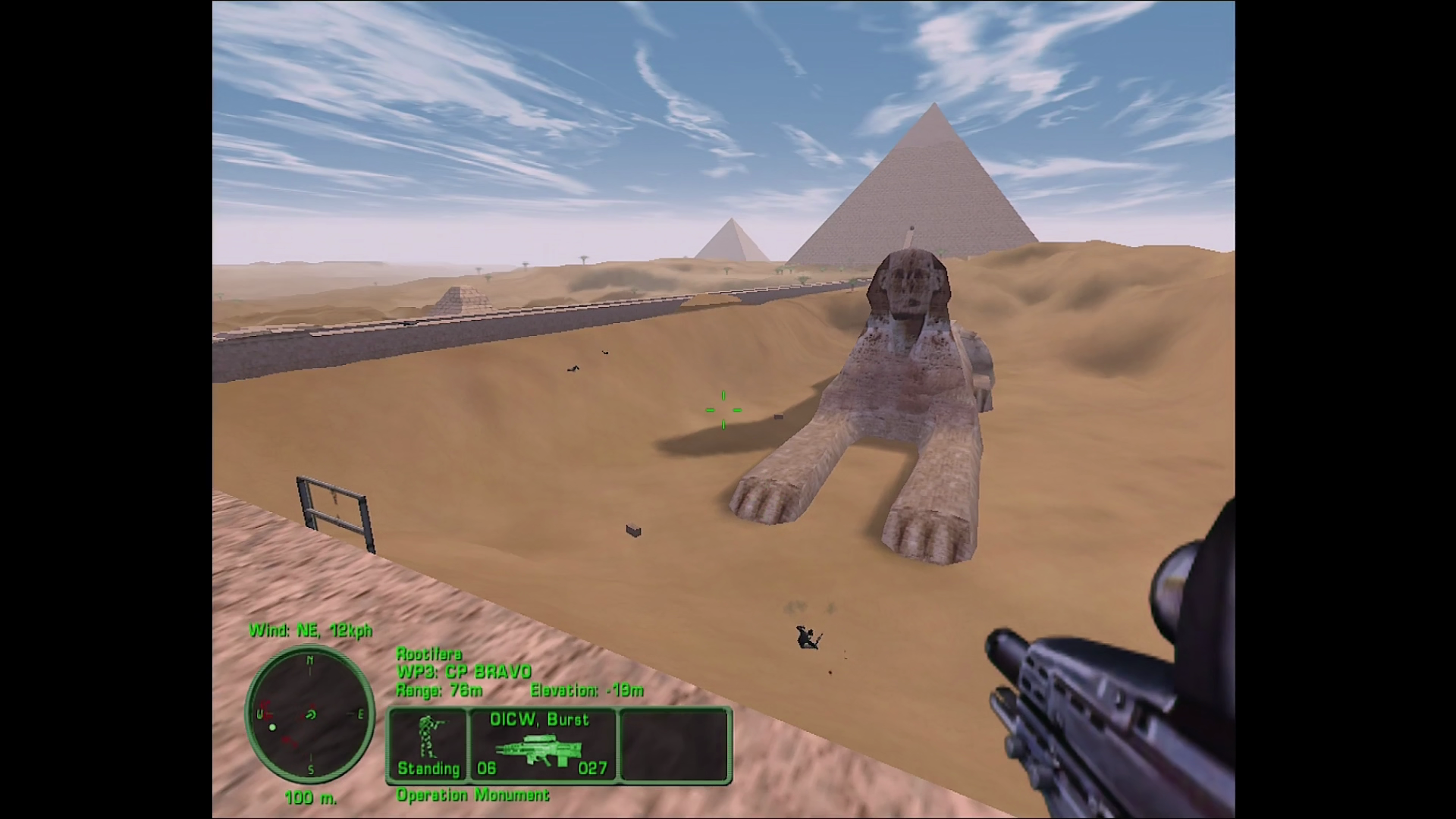The height and width of the screenshot is (819, 1456).
Task: Click the Standing soldier stance indicator
Action: [428, 745]
